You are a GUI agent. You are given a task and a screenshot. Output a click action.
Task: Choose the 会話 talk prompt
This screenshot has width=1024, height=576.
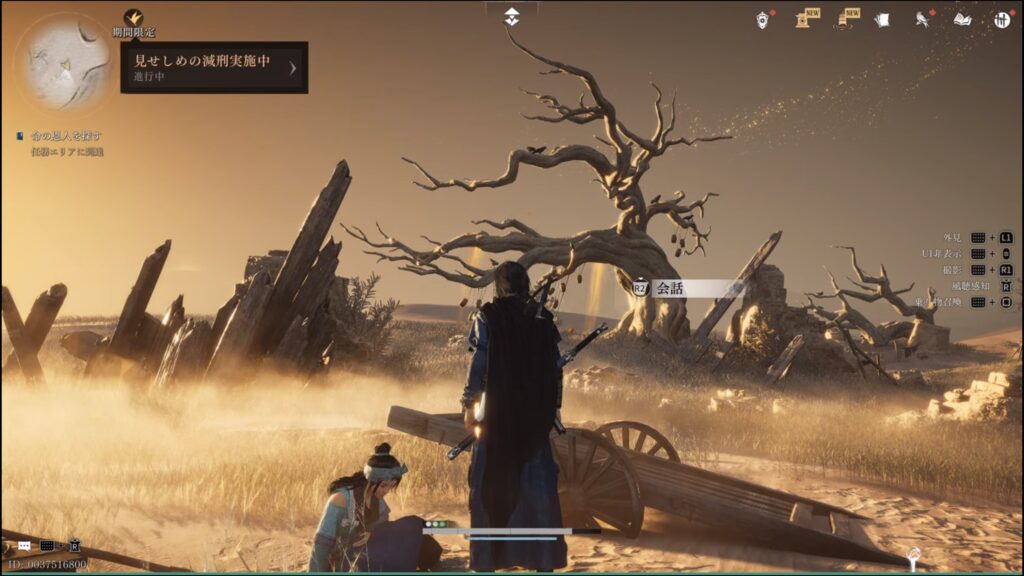coord(687,288)
